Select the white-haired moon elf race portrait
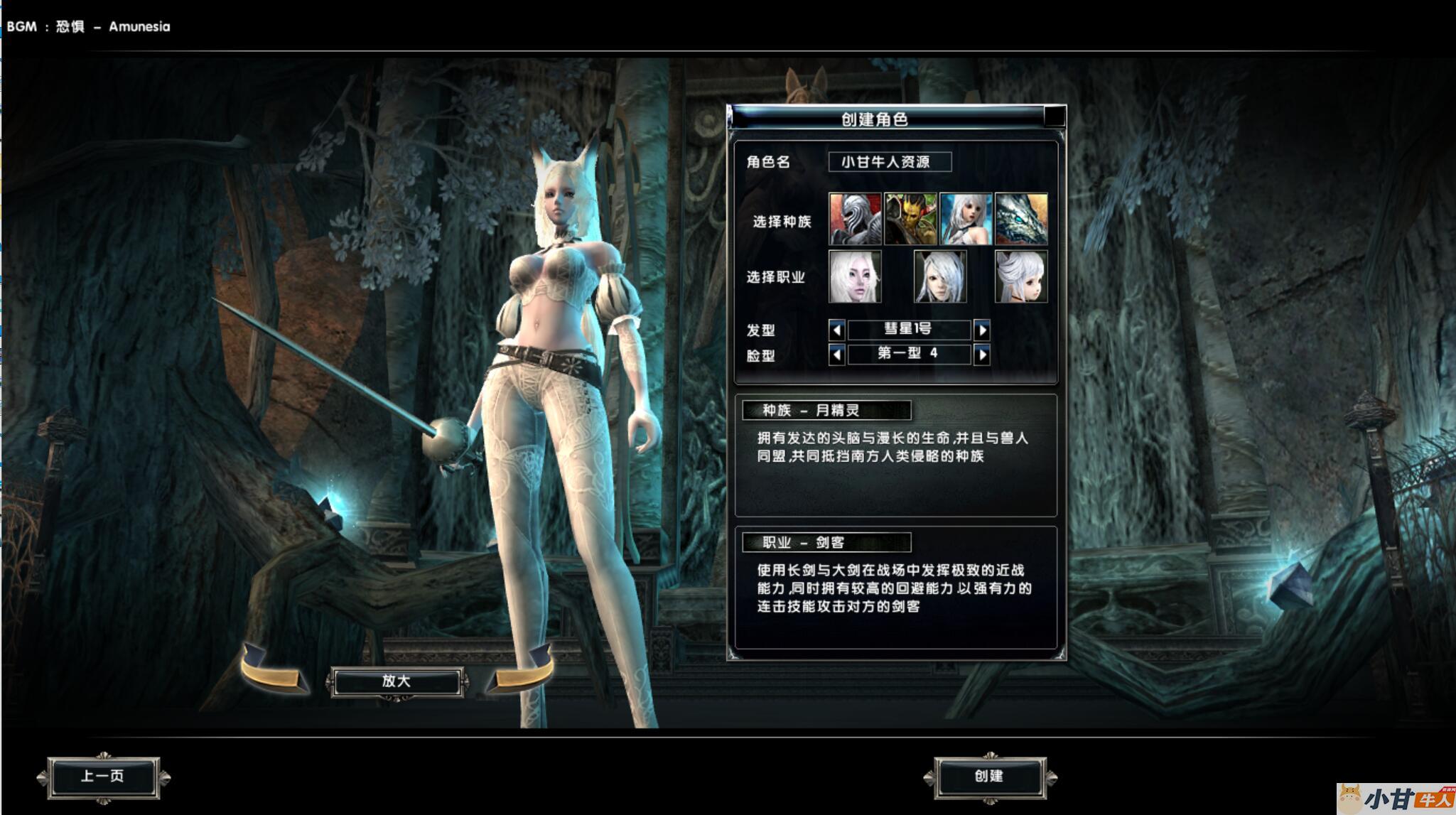The image size is (1456, 815). point(966,219)
